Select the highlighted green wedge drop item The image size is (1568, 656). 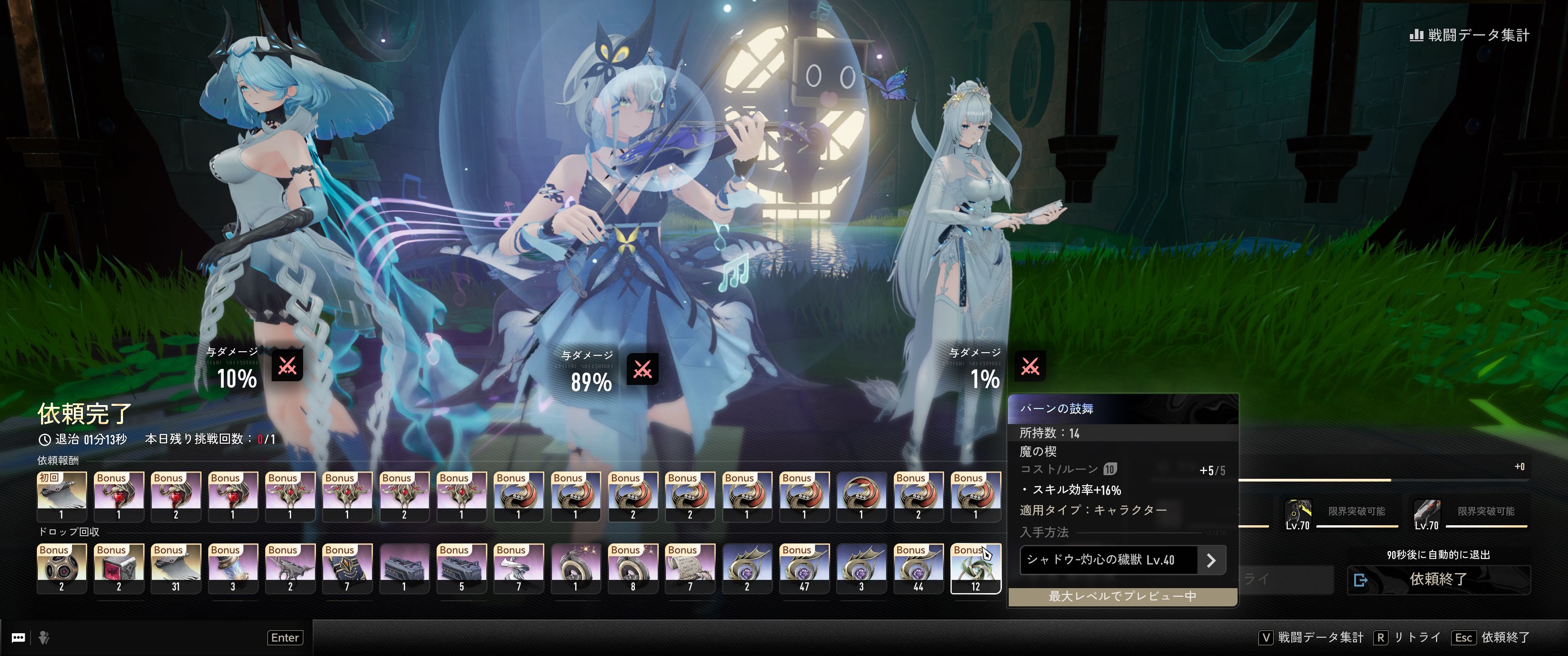click(975, 568)
